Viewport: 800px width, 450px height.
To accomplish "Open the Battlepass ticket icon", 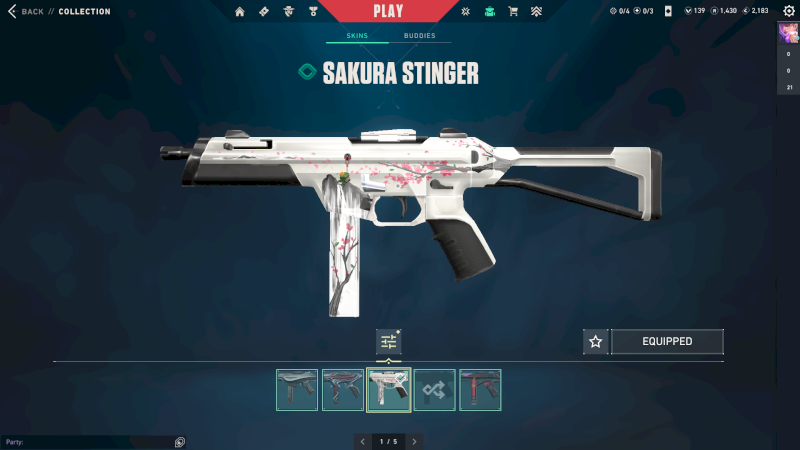I will pos(264,12).
